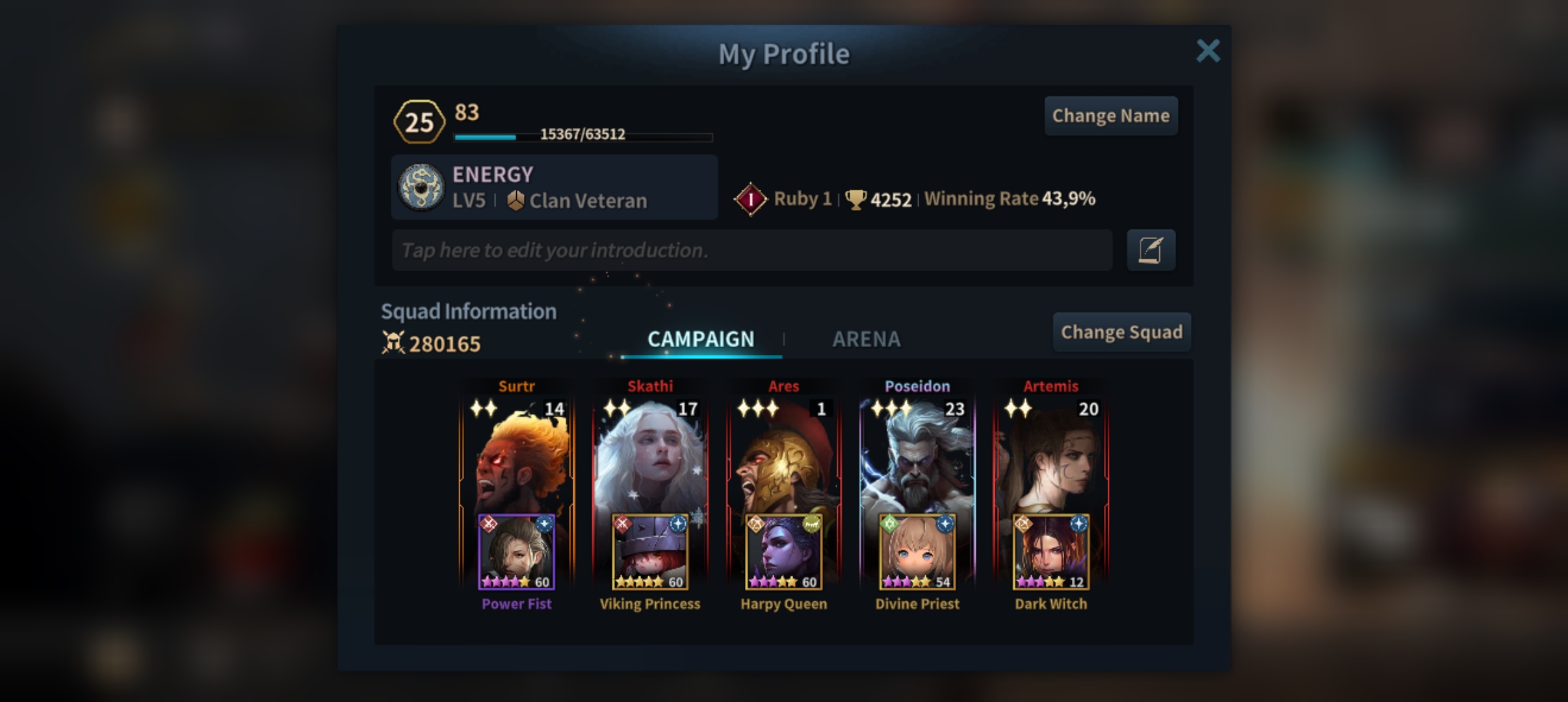Image resolution: width=1568 pixels, height=702 pixels.
Task: Open the Change Squad screen
Action: point(1121,332)
